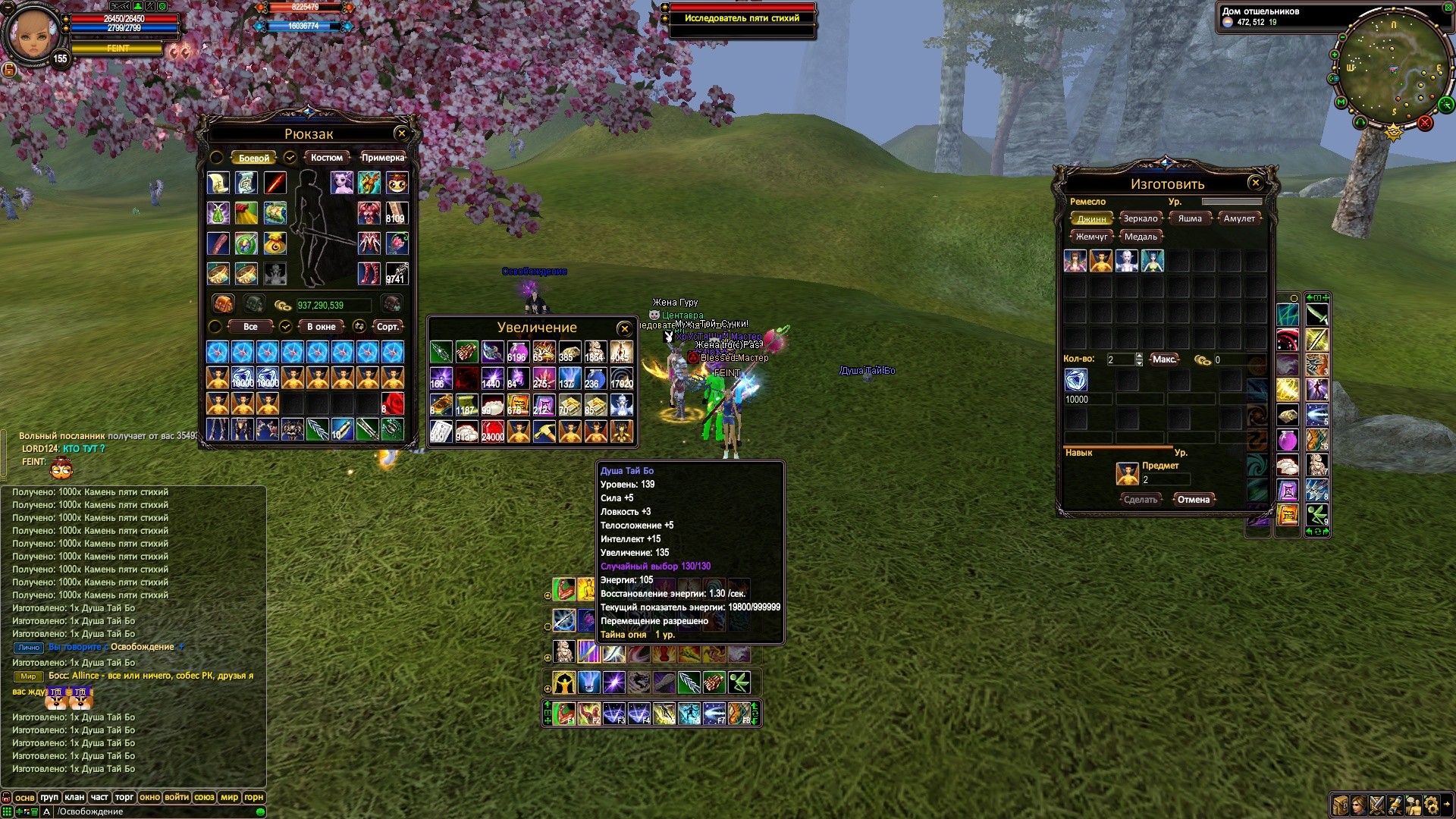
Task: Select the Амулет craft category
Action: [x=1239, y=218]
